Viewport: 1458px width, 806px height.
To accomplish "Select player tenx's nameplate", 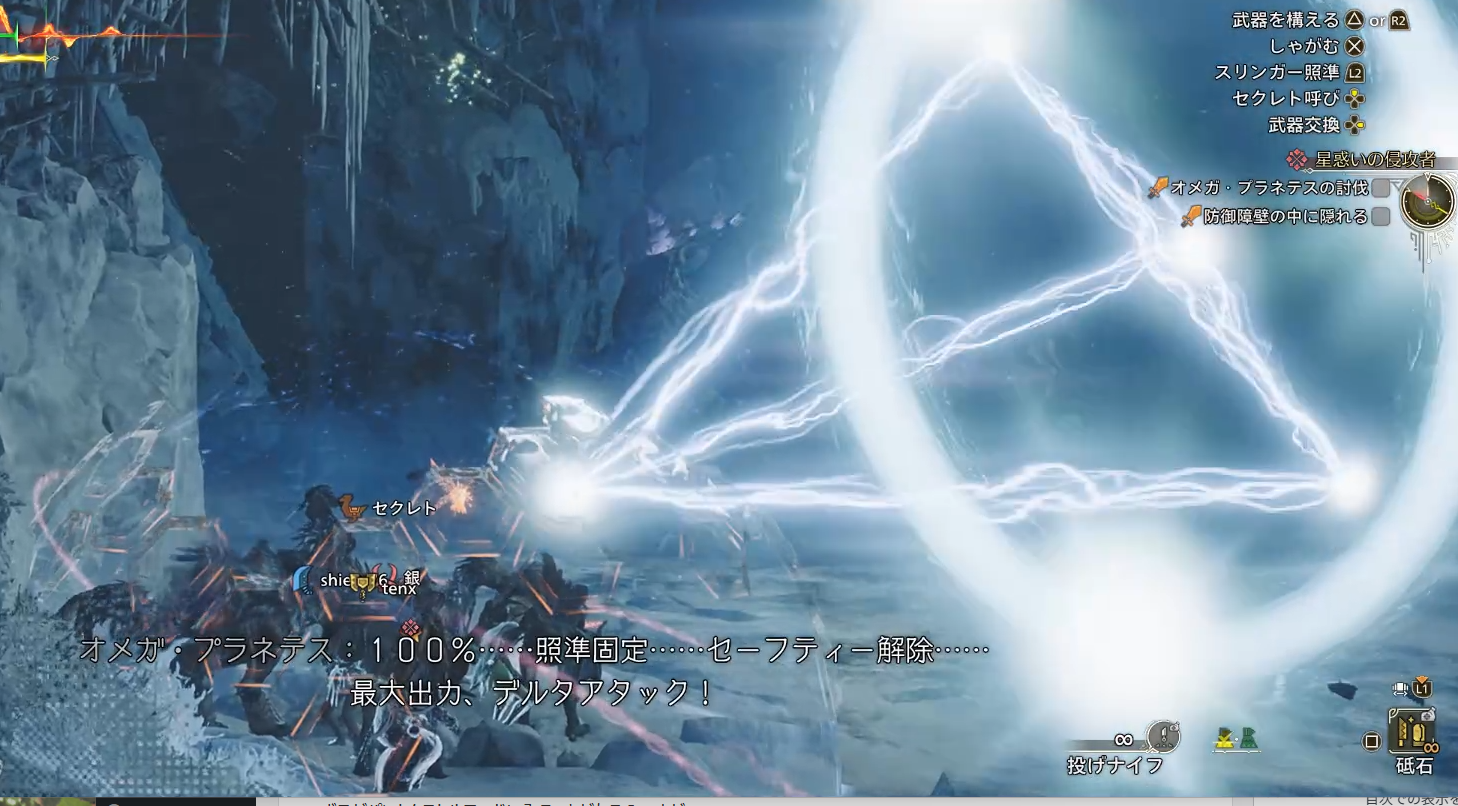I will click(399, 589).
